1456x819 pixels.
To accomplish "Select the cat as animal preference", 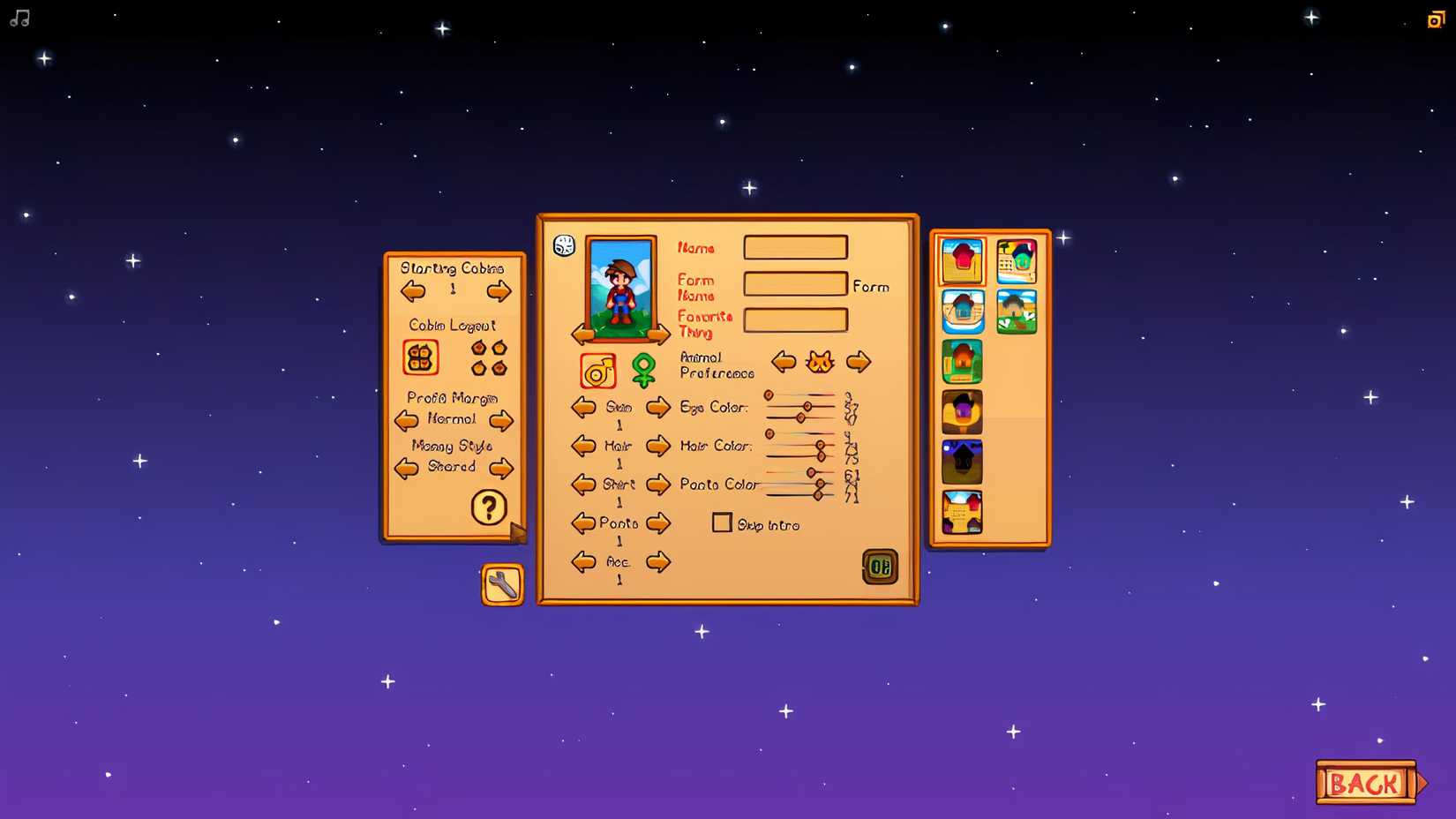I will 820,362.
